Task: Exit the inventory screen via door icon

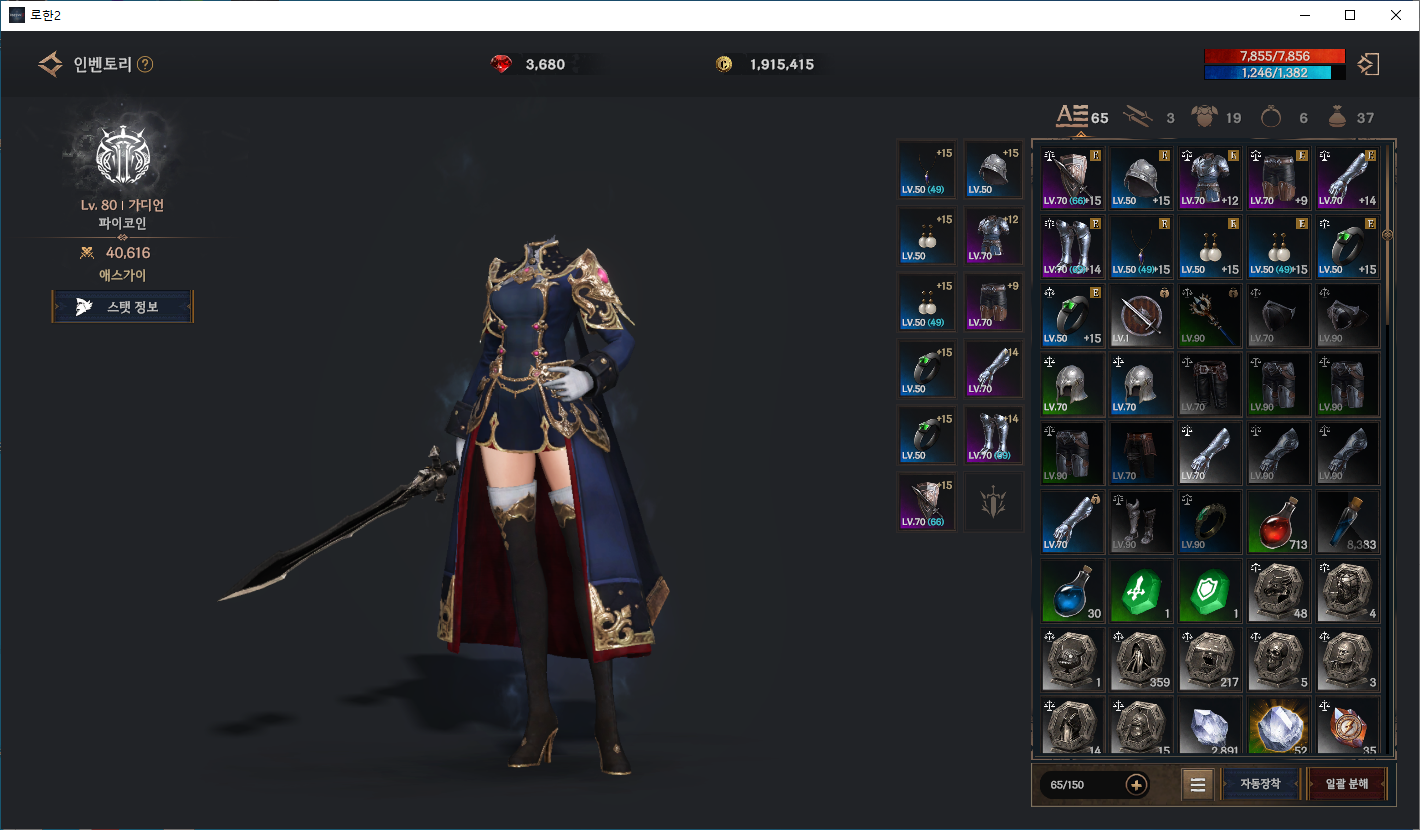Action: pyautogui.click(x=1368, y=65)
